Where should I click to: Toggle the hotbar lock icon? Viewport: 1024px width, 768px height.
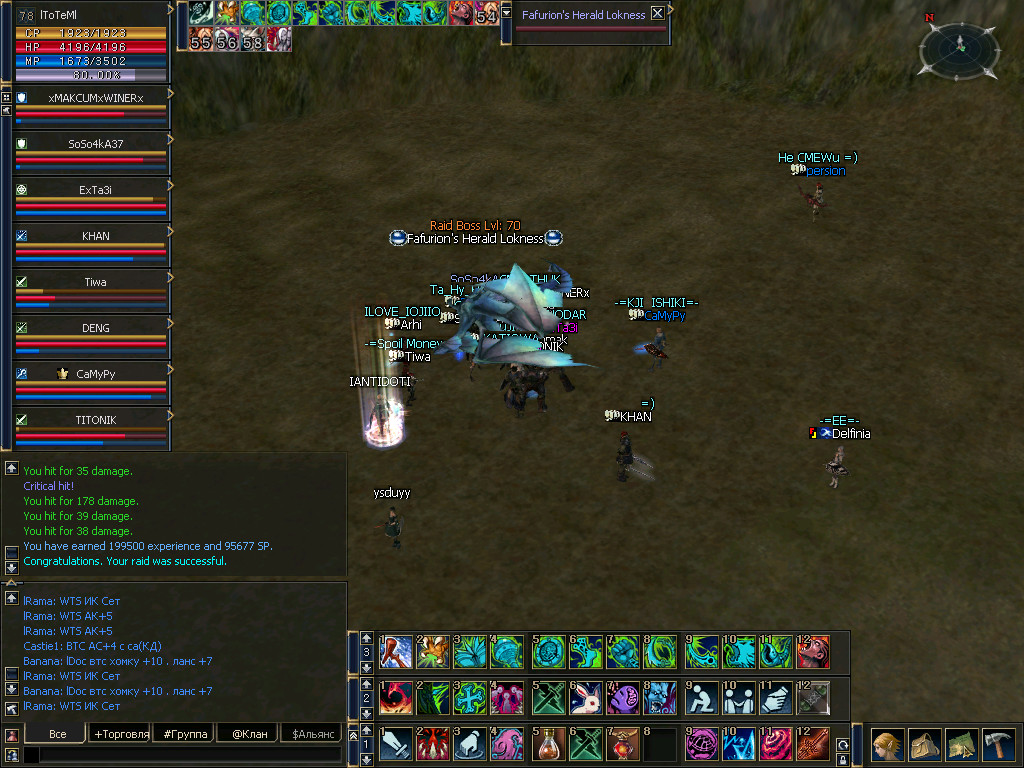point(843,759)
